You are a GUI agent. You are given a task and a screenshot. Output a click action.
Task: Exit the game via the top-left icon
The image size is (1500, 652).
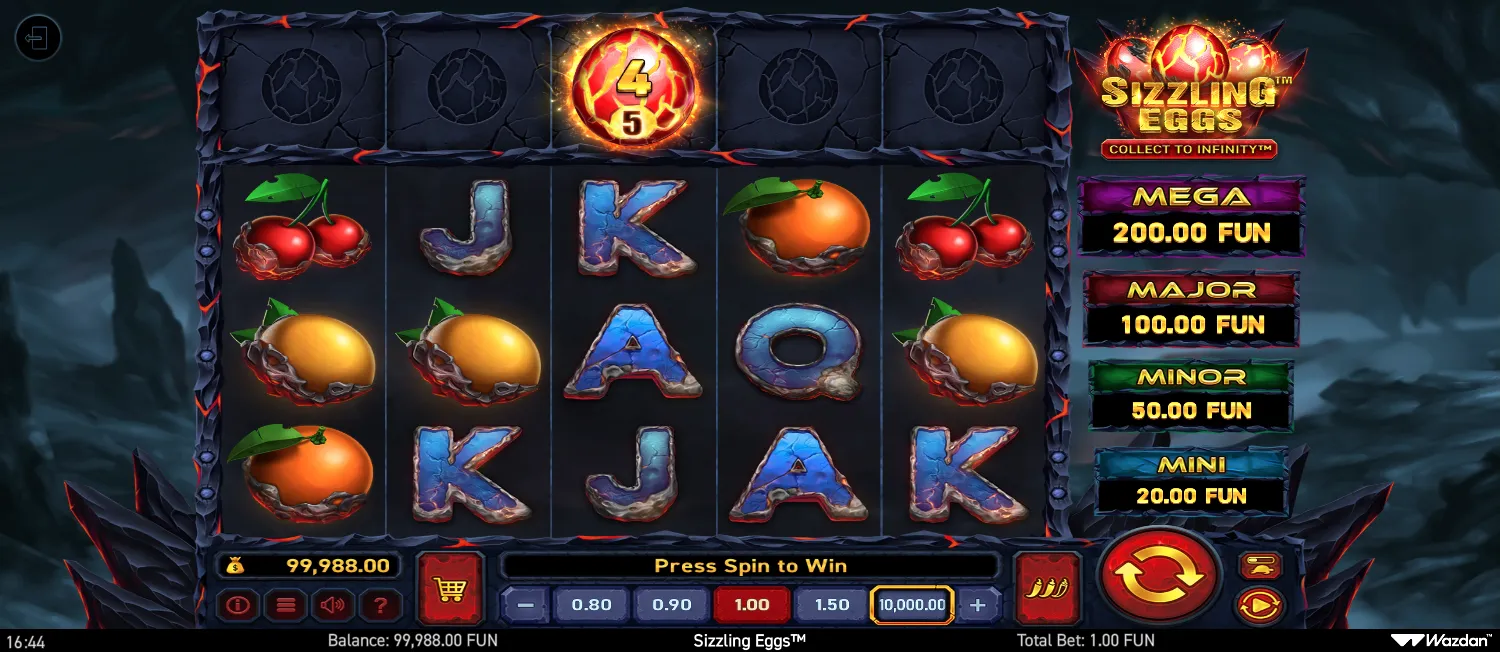[x=38, y=39]
